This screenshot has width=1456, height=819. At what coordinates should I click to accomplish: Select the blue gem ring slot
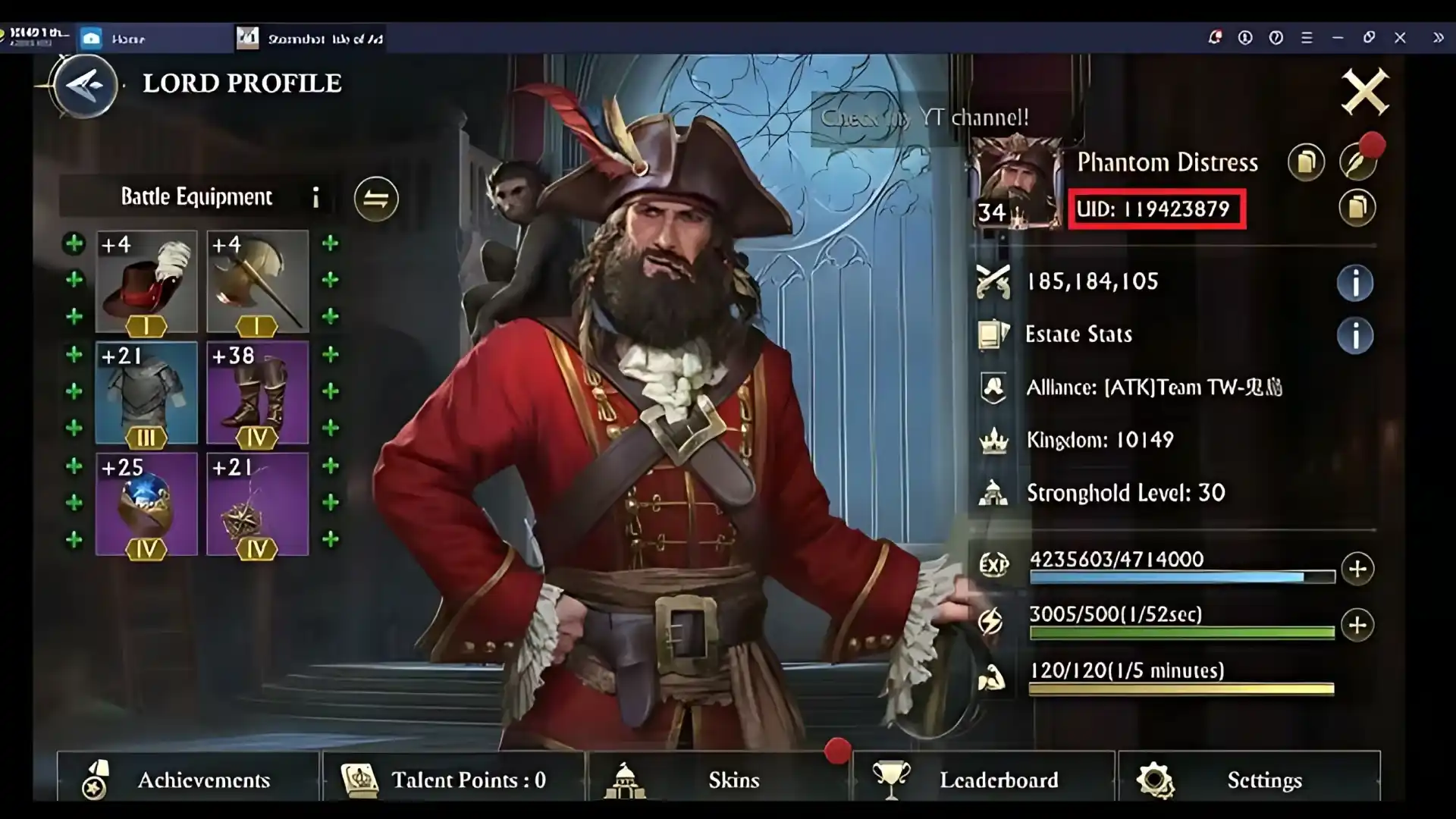click(146, 504)
